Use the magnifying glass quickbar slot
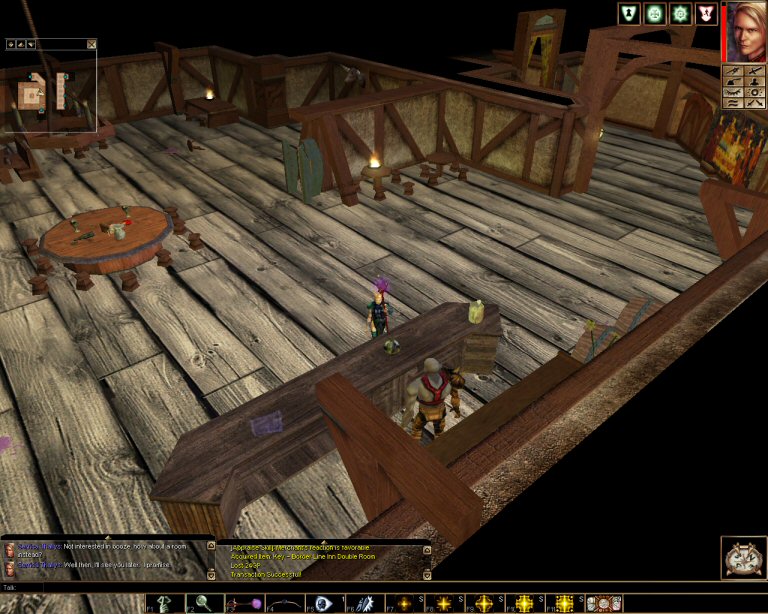 click(201, 603)
